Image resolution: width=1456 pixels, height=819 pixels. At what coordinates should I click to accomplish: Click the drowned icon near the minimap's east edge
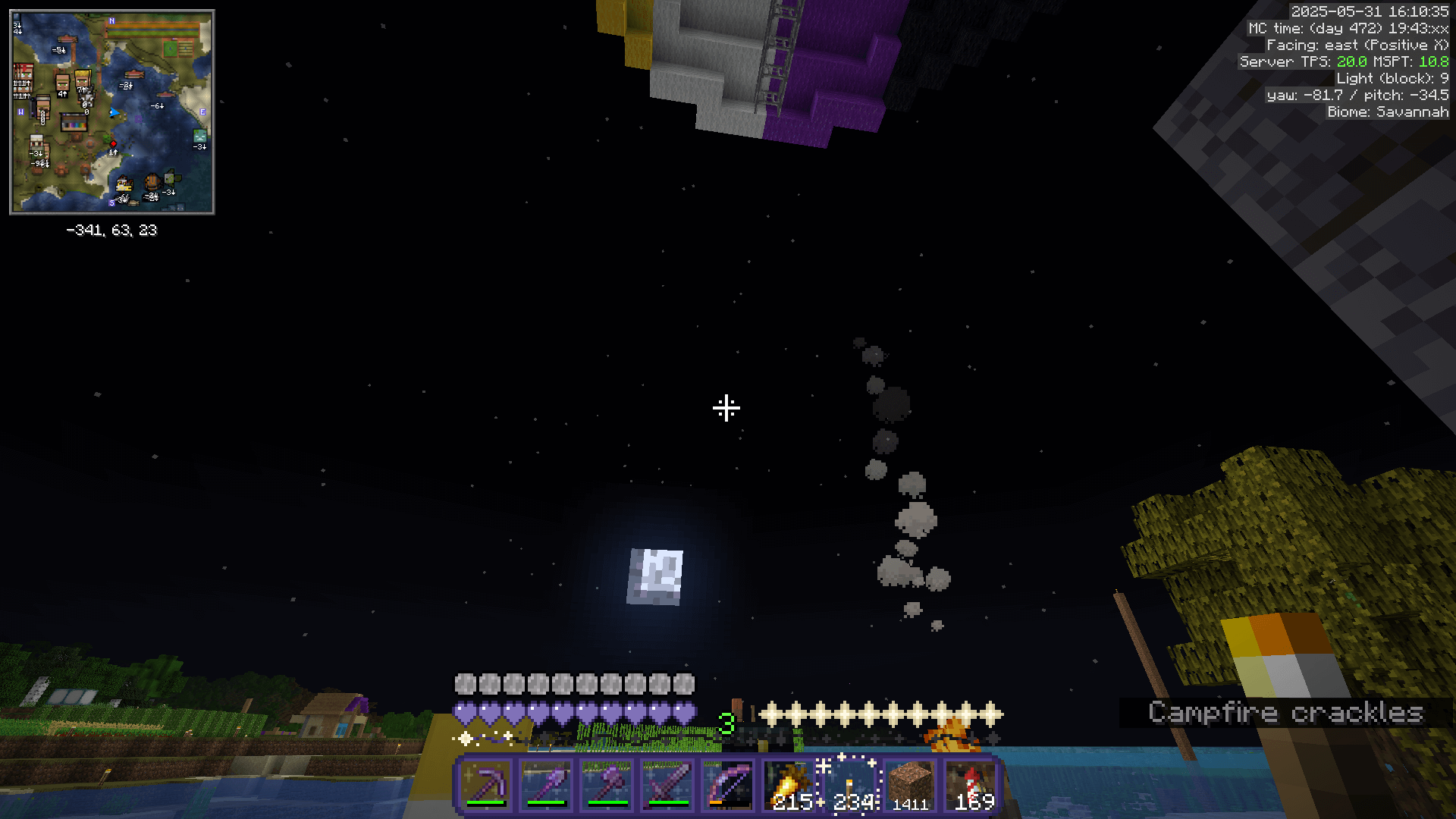[x=200, y=137]
